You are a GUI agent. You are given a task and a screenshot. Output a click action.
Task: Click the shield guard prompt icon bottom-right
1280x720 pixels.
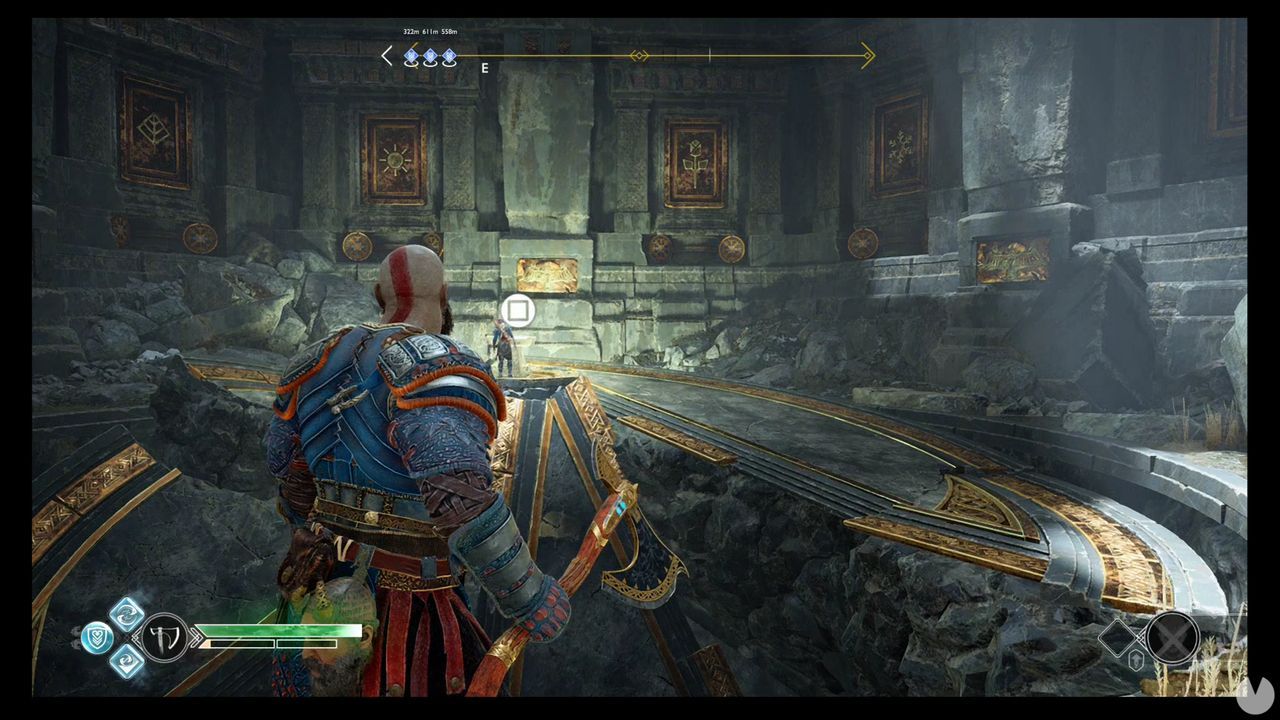(x=1136, y=659)
